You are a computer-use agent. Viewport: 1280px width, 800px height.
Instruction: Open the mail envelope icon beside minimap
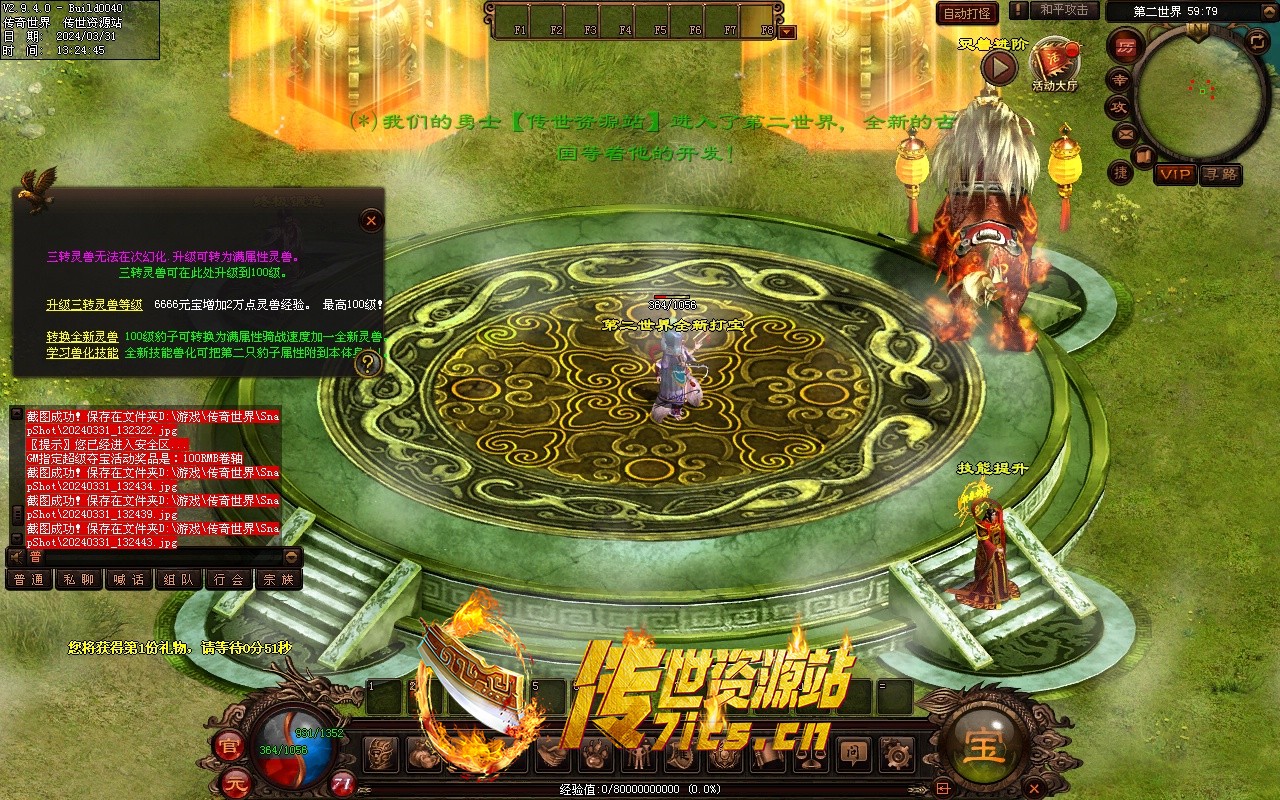tap(1126, 133)
